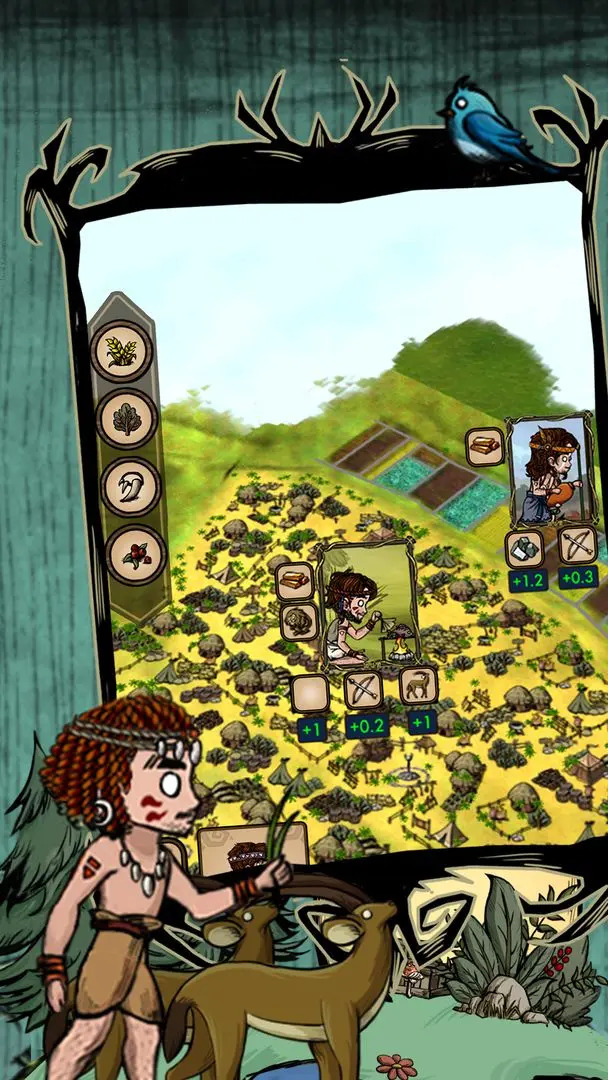This screenshot has width=608, height=1080.
Task: Click the wood logs icon beside the campfire card
Action: [x=297, y=580]
